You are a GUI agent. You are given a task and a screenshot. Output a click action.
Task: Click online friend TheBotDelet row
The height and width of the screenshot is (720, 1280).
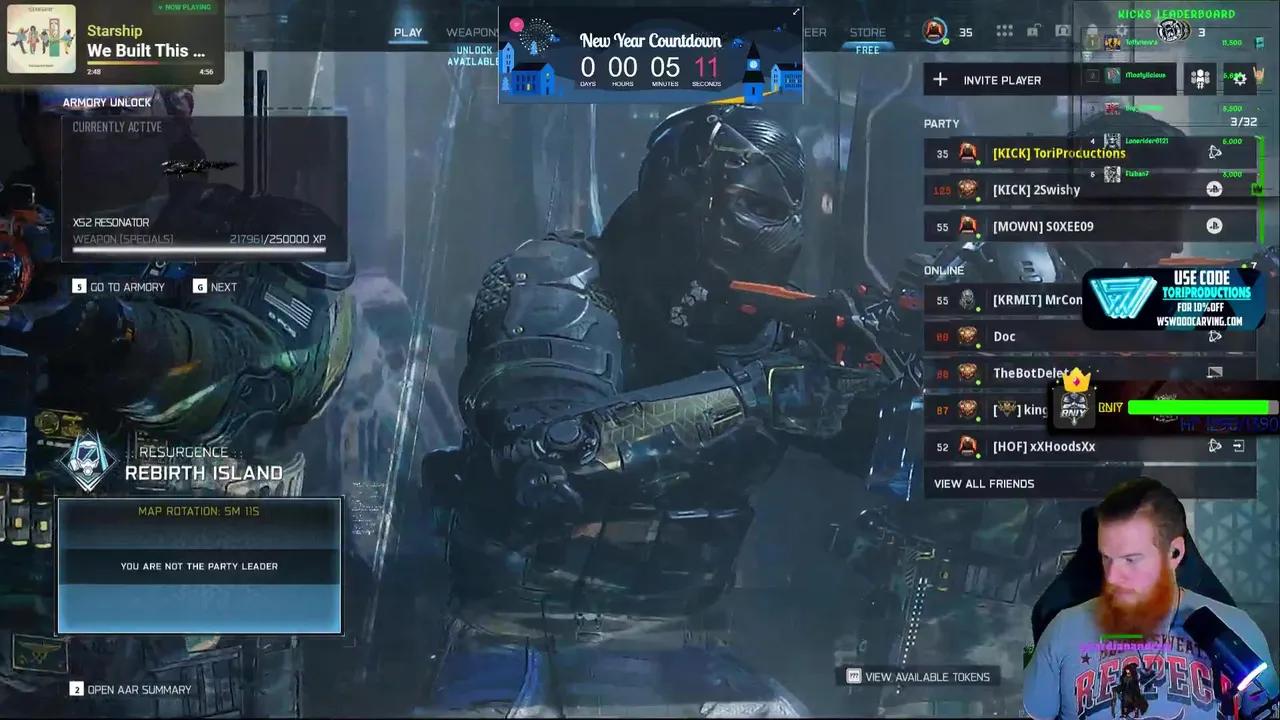pos(1030,373)
